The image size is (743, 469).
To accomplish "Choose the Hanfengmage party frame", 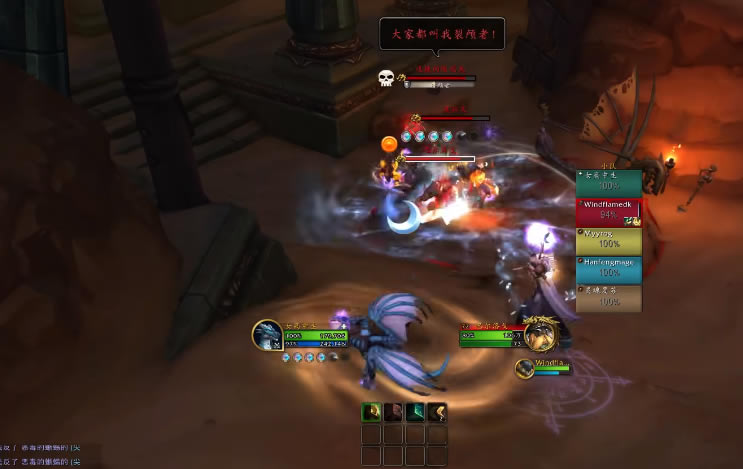I will point(608,268).
